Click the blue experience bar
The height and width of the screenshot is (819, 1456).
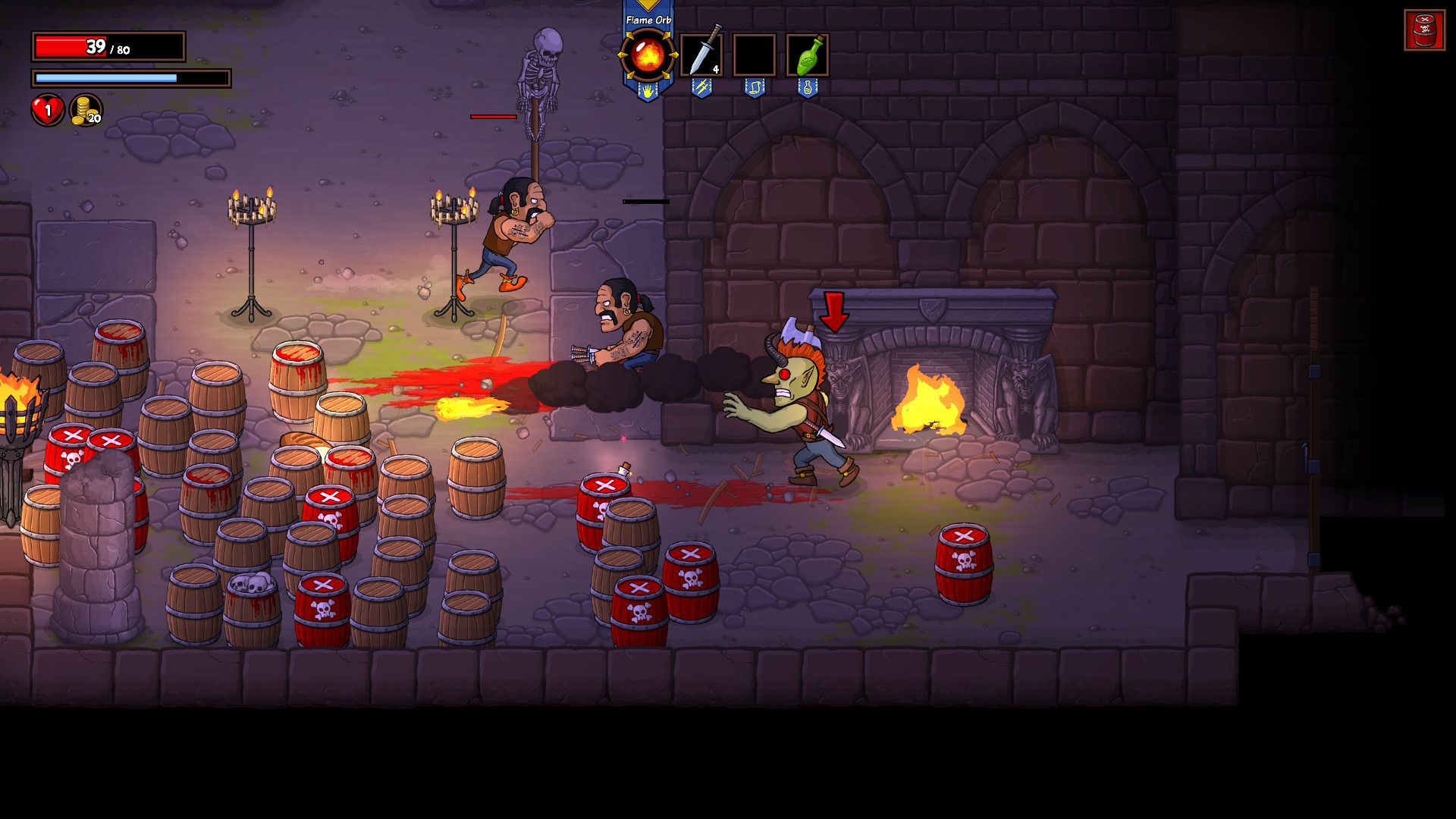106,78
